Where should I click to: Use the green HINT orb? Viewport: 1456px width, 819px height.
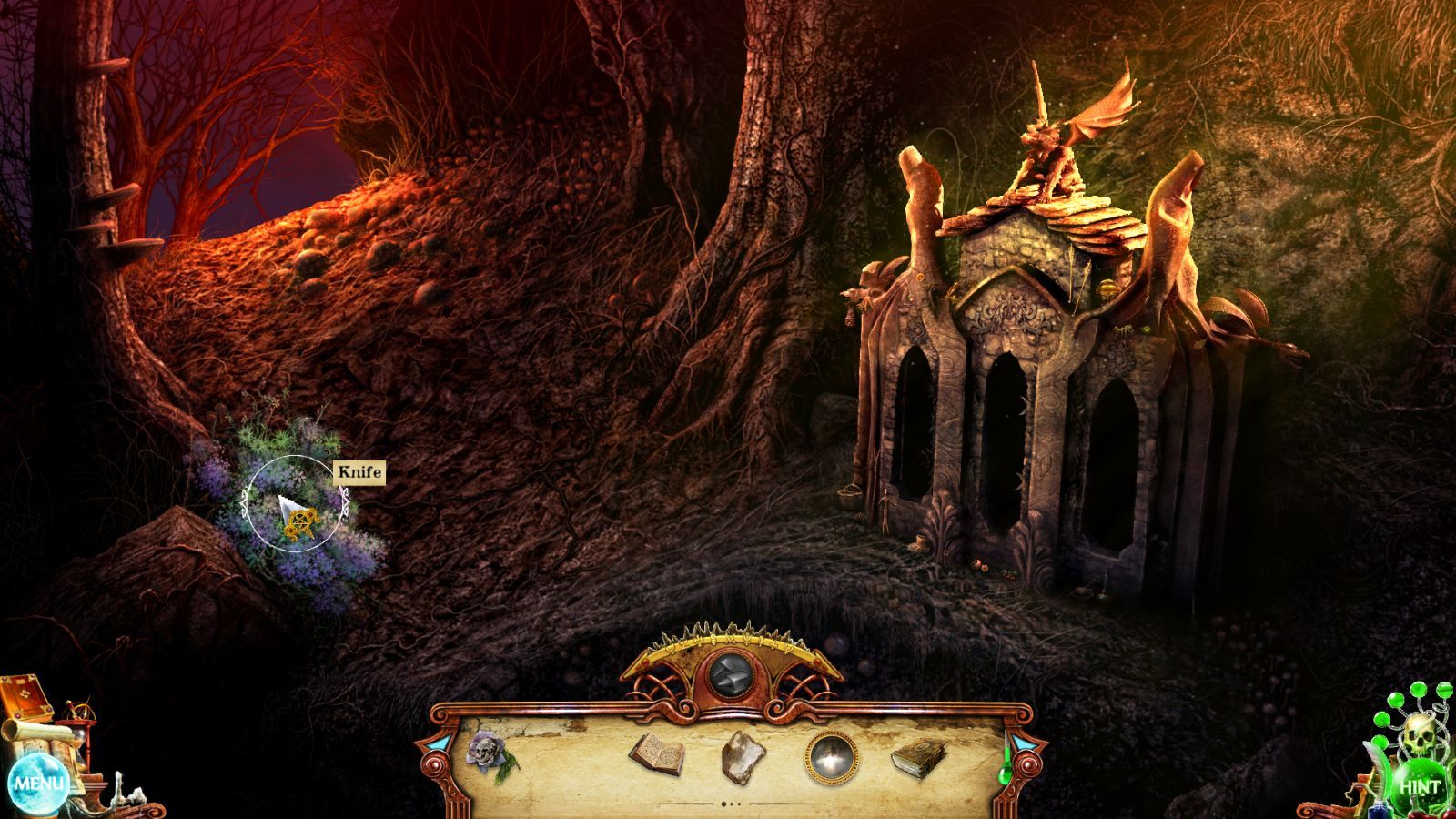click(1419, 786)
